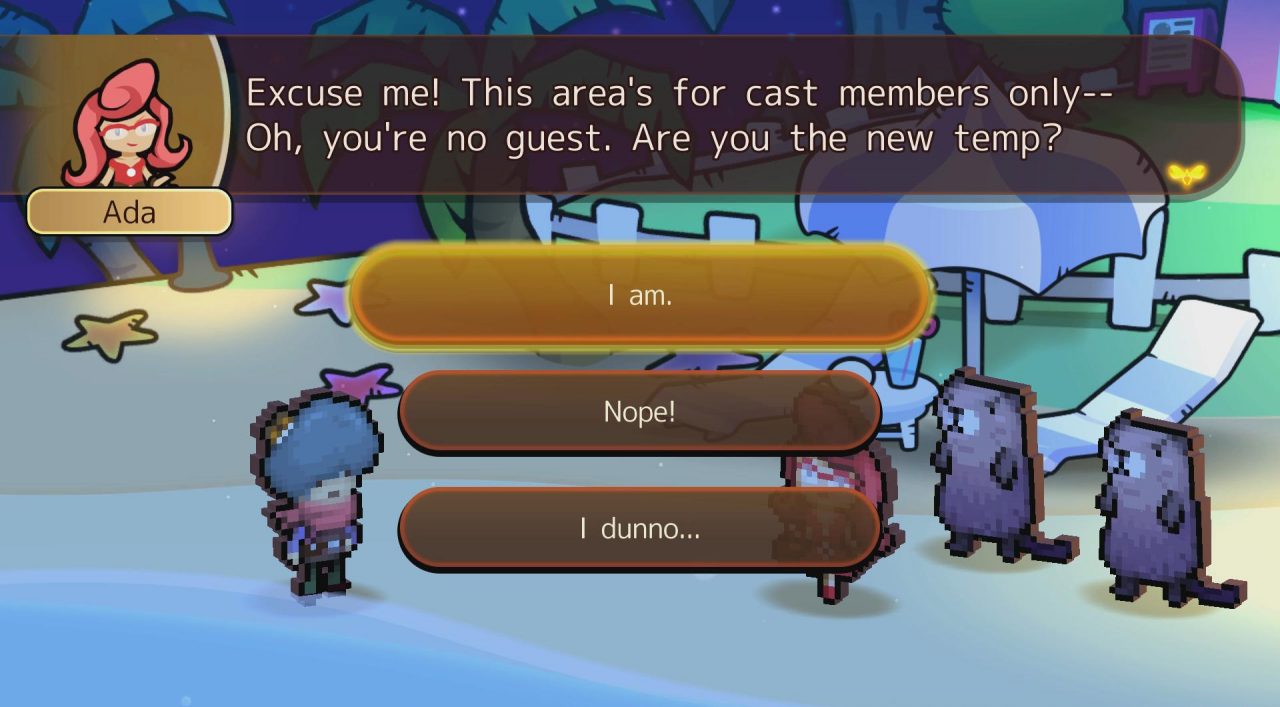Select the "Nope!" dialogue option
The image size is (1280, 707).
coord(640,411)
